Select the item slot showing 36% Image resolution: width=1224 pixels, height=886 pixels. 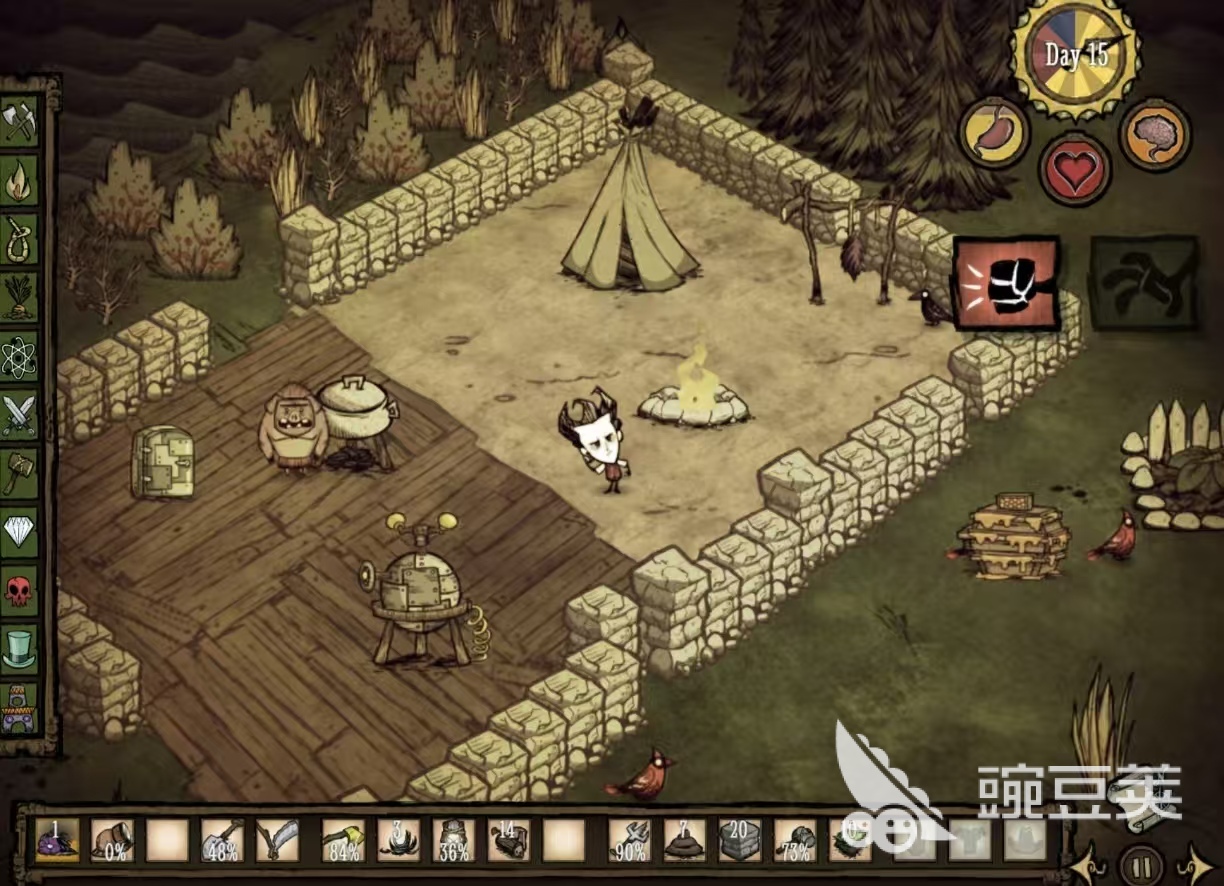456,840
